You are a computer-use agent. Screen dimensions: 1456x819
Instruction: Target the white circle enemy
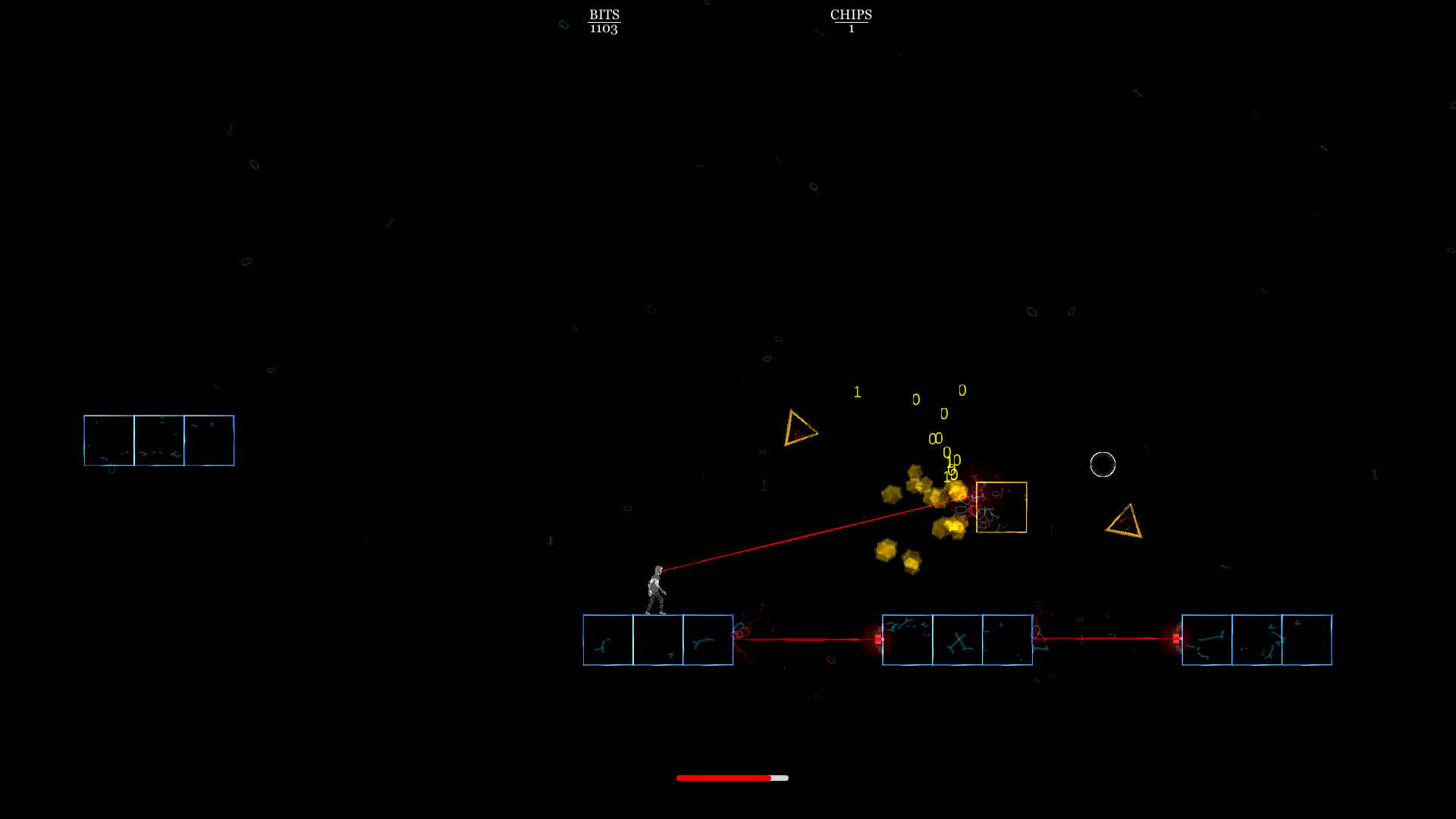[x=1103, y=464]
